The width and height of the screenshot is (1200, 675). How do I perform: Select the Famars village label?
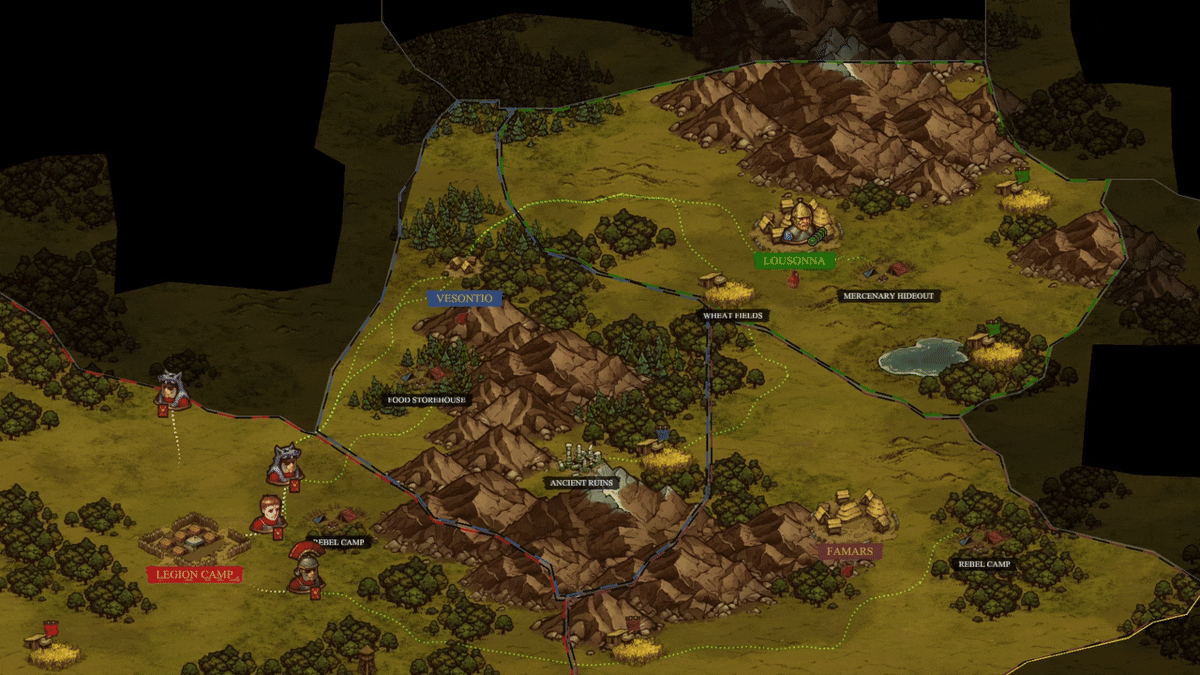[850, 551]
